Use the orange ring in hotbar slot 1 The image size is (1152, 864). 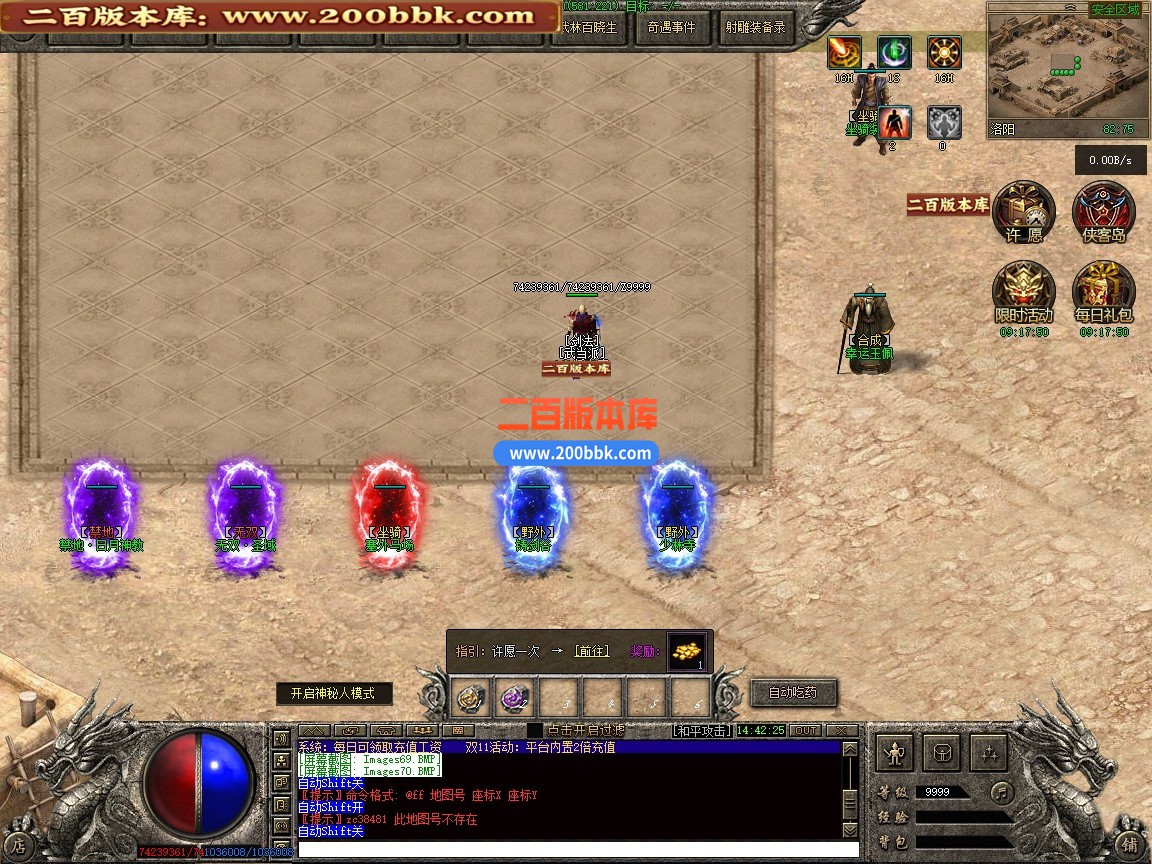tap(472, 696)
